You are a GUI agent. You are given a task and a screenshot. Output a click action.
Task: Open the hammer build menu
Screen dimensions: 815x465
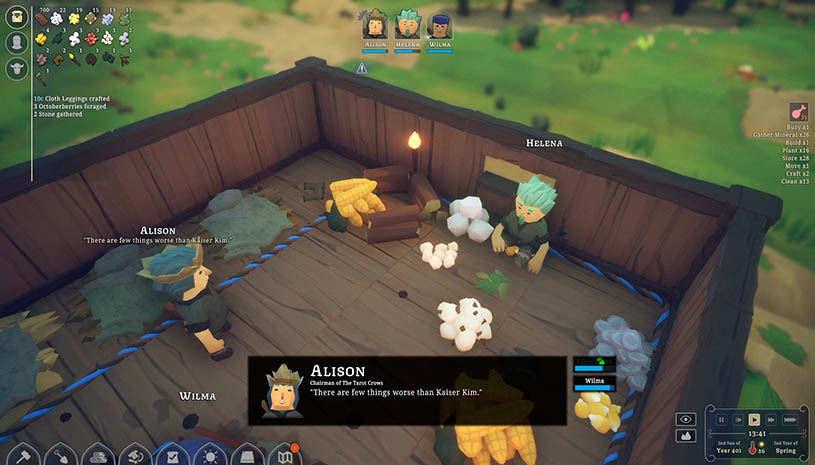coord(22,455)
